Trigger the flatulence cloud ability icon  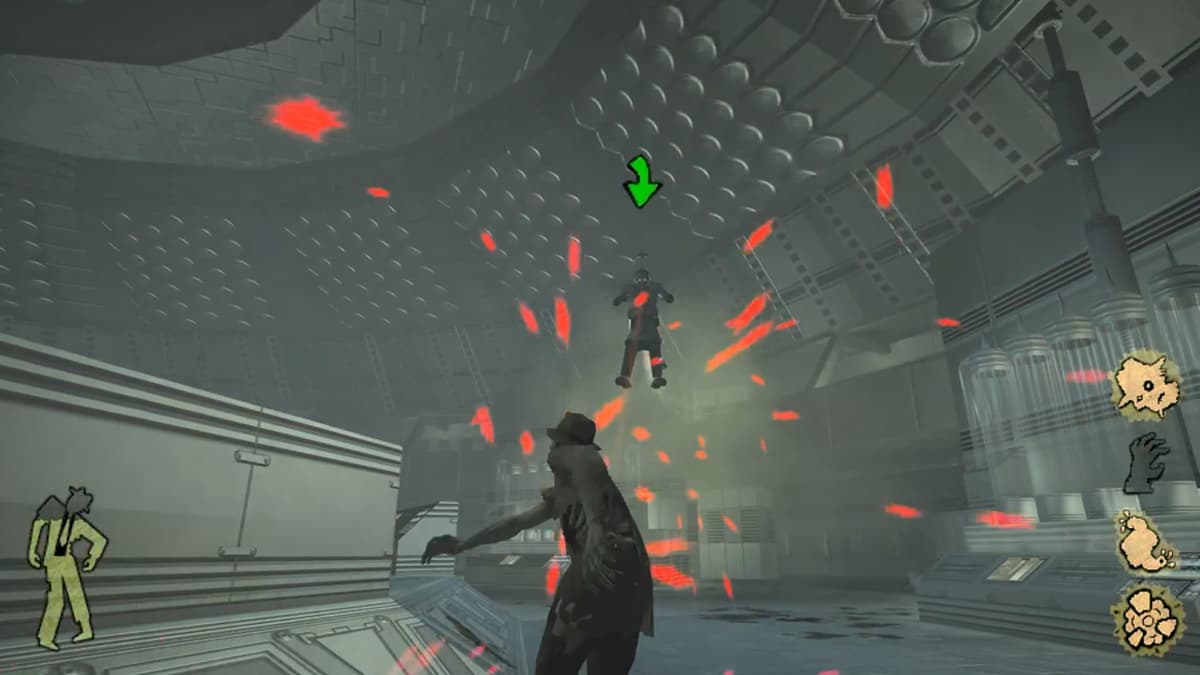(1146, 617)
